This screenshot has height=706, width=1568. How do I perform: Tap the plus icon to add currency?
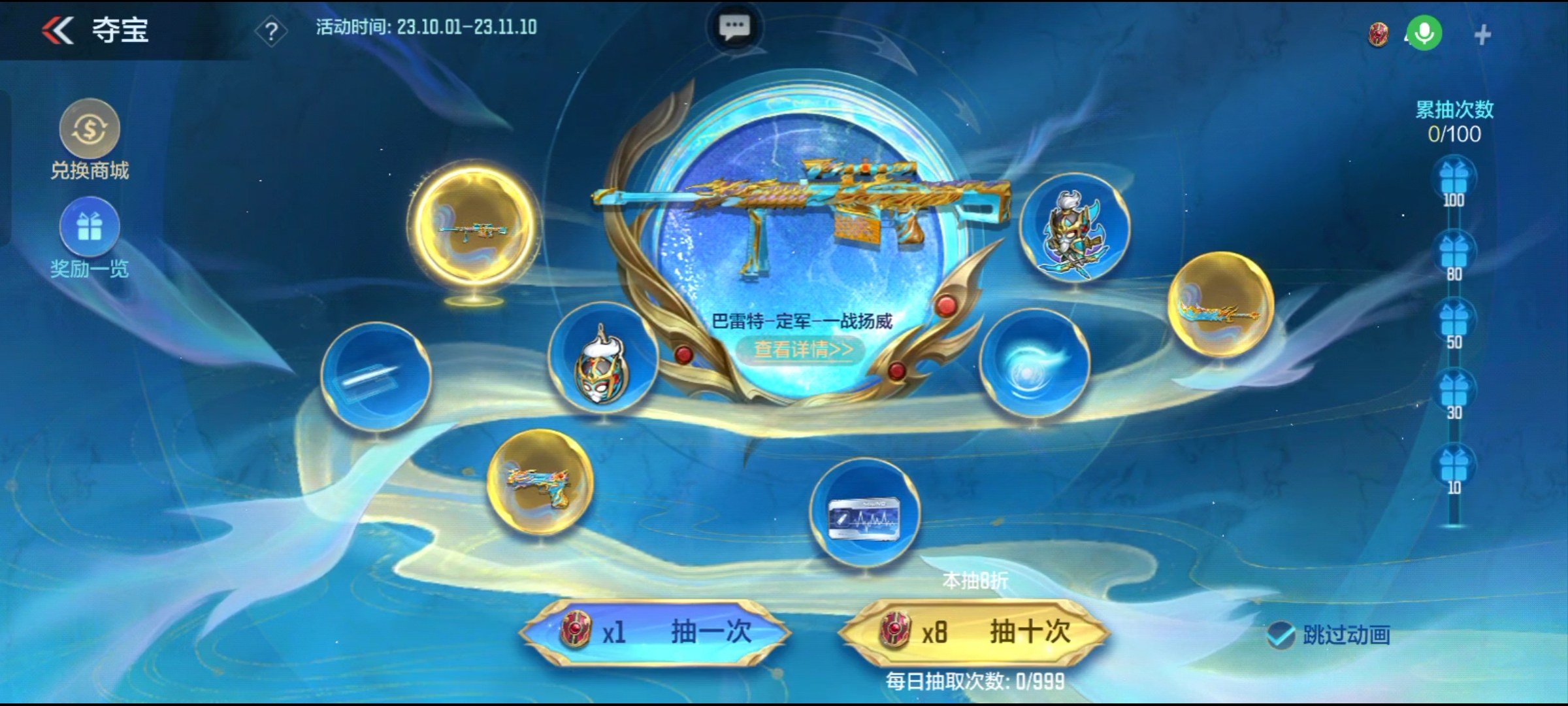(1482, 35)
